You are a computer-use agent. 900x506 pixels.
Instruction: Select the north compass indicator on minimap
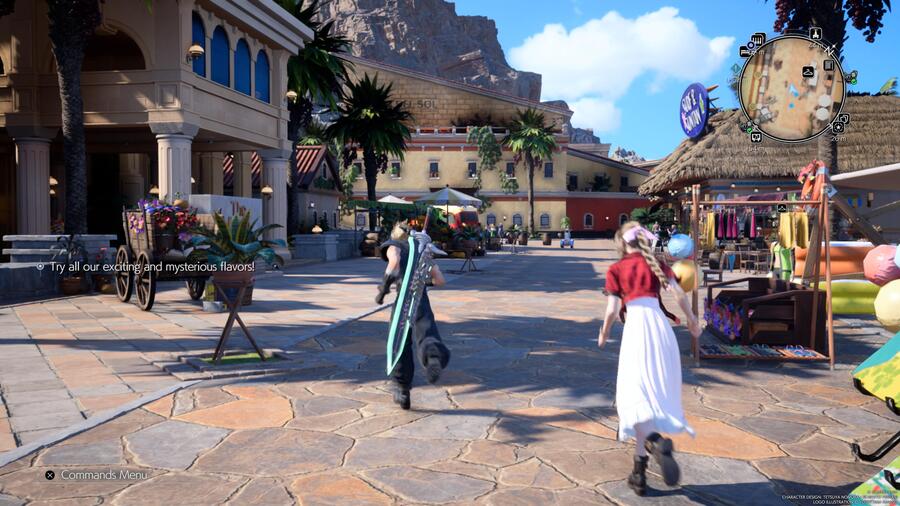[x=830, y=50]
